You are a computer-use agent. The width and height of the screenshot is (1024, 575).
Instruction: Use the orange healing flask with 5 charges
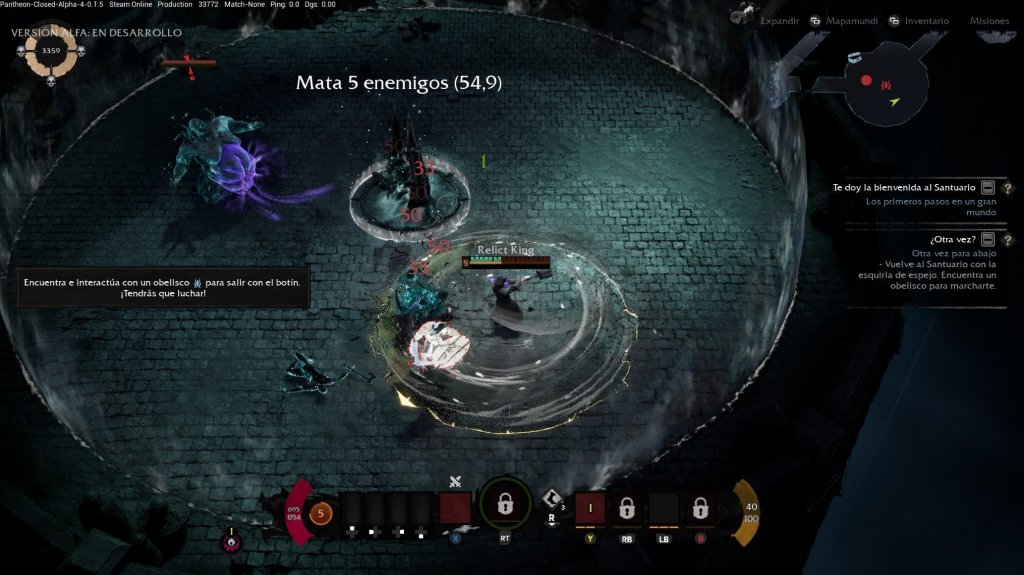pyautogui.click(x=320, y=514)
